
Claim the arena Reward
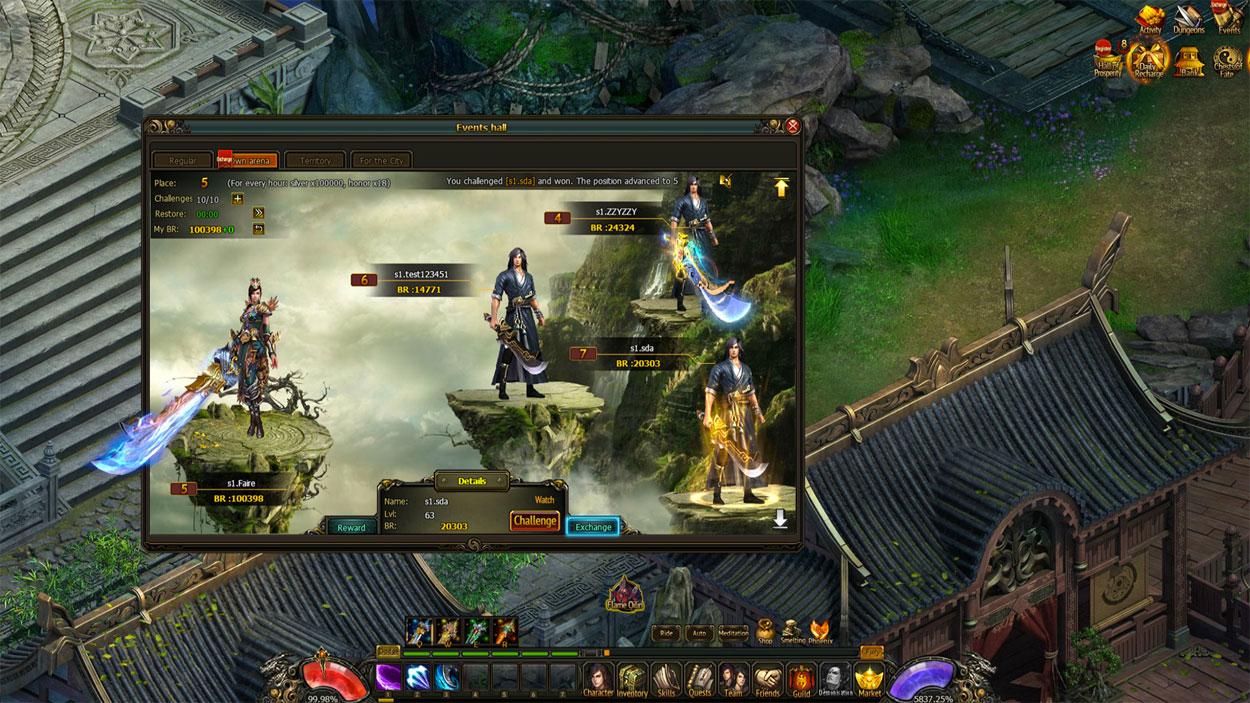tap(351, 527)
